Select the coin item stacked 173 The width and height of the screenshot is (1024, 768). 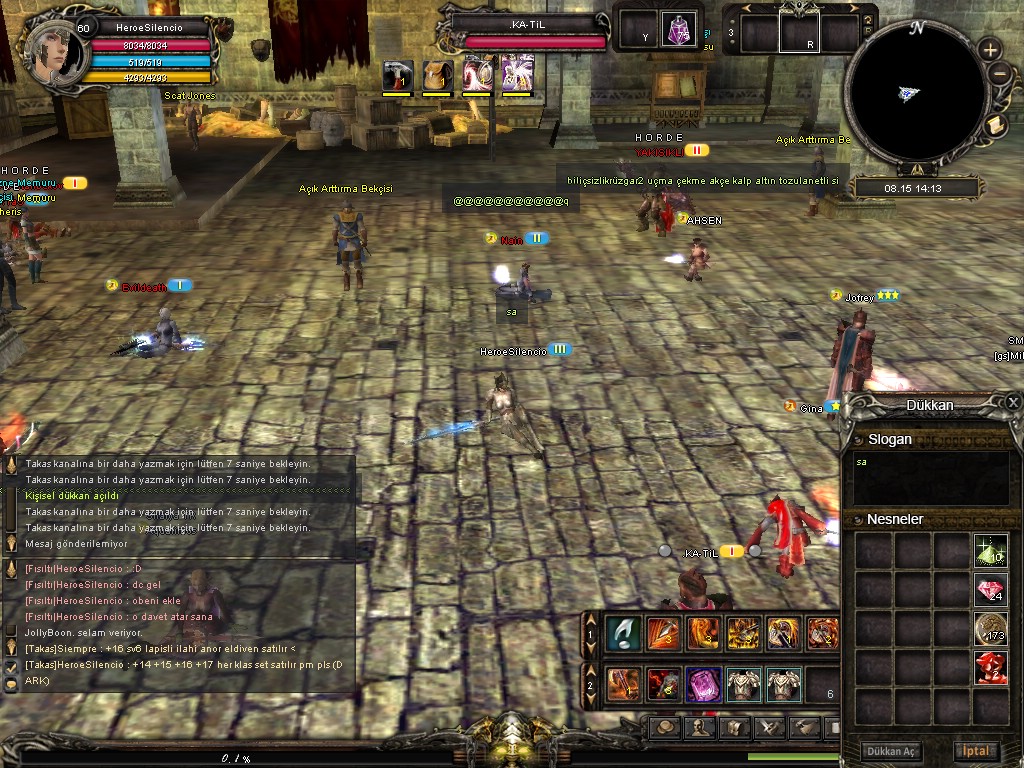tap(990, 630)
